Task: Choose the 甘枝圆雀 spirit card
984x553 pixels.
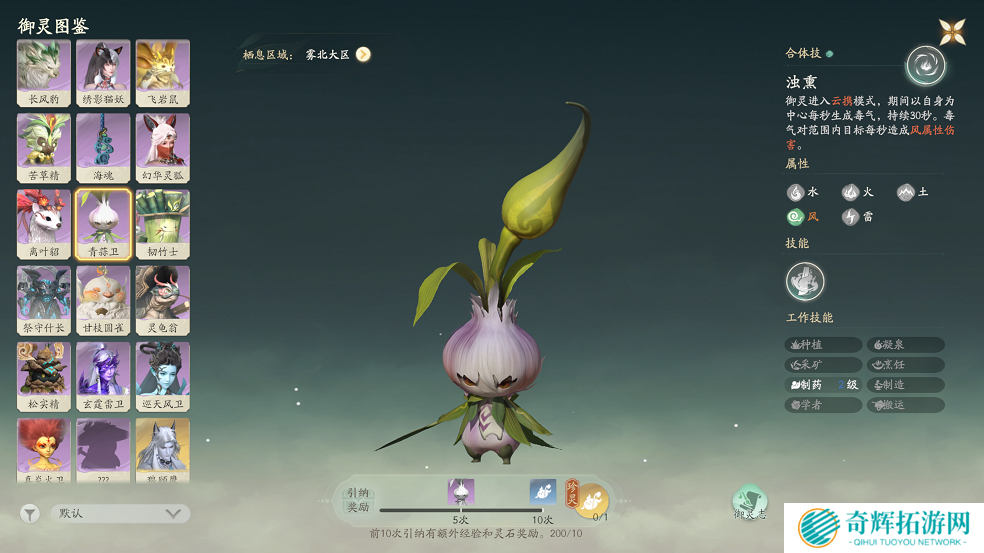Action: pyautogui.click(x=103, y=299)
